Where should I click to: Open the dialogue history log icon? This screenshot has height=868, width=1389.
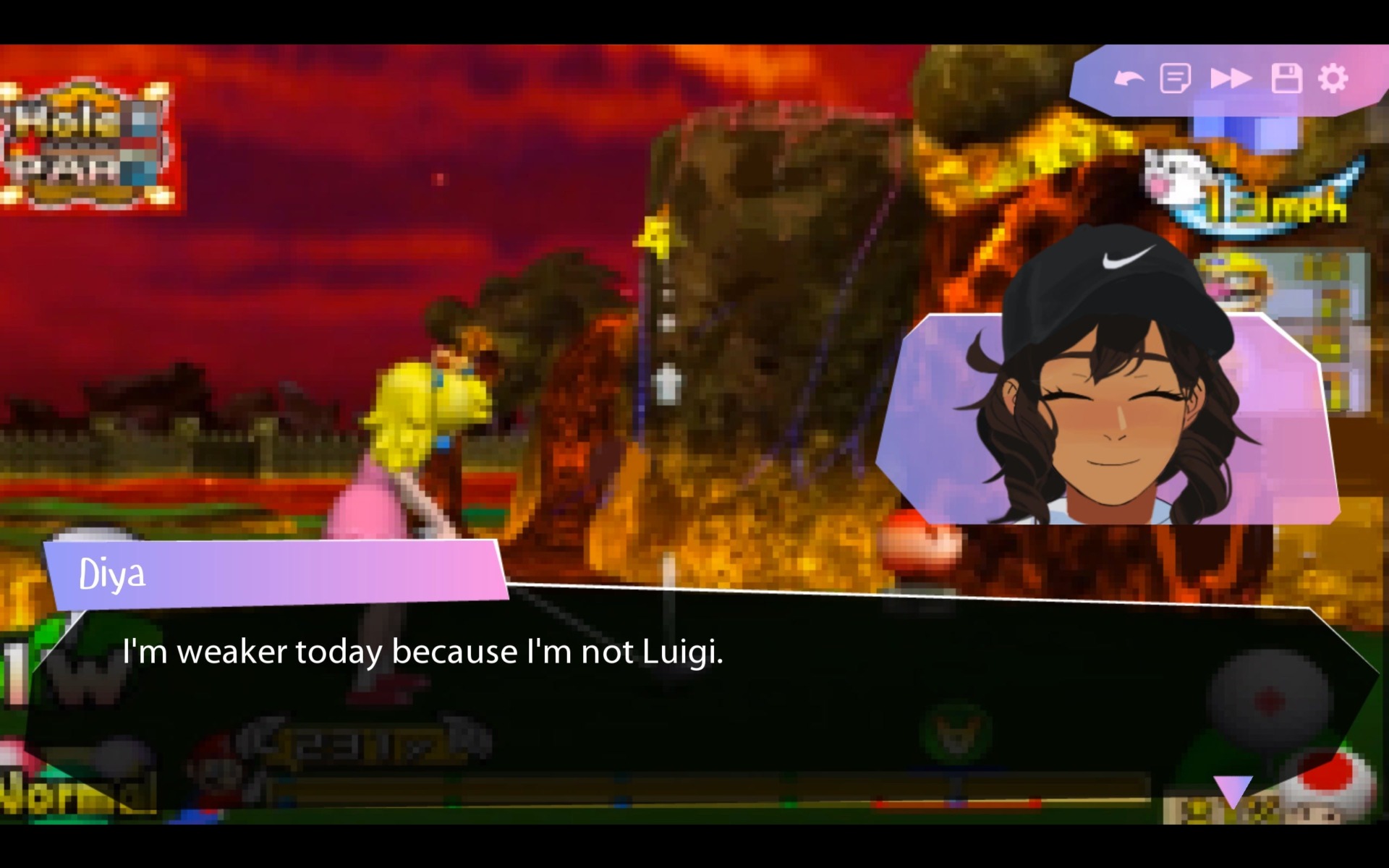pos(1176,78)
